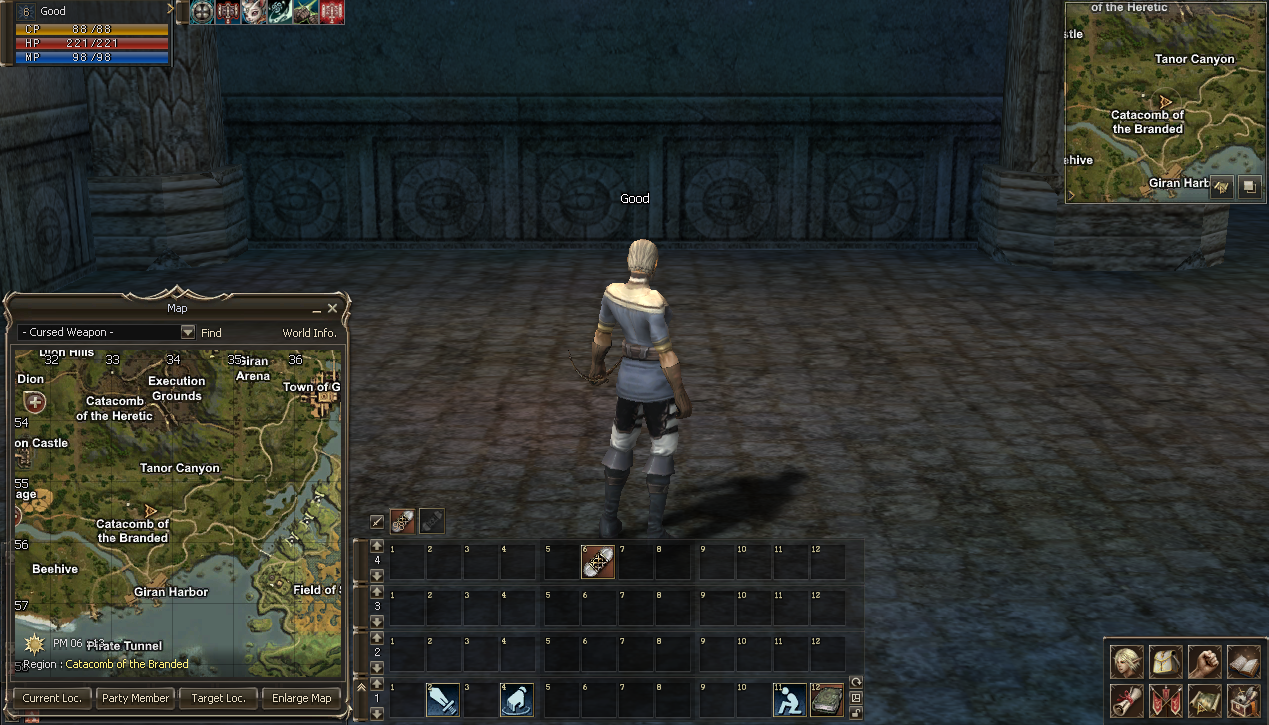Screen dimensions: 1269x725
Task: Use the bandage item in slot 6
Action: coord(598,562)
